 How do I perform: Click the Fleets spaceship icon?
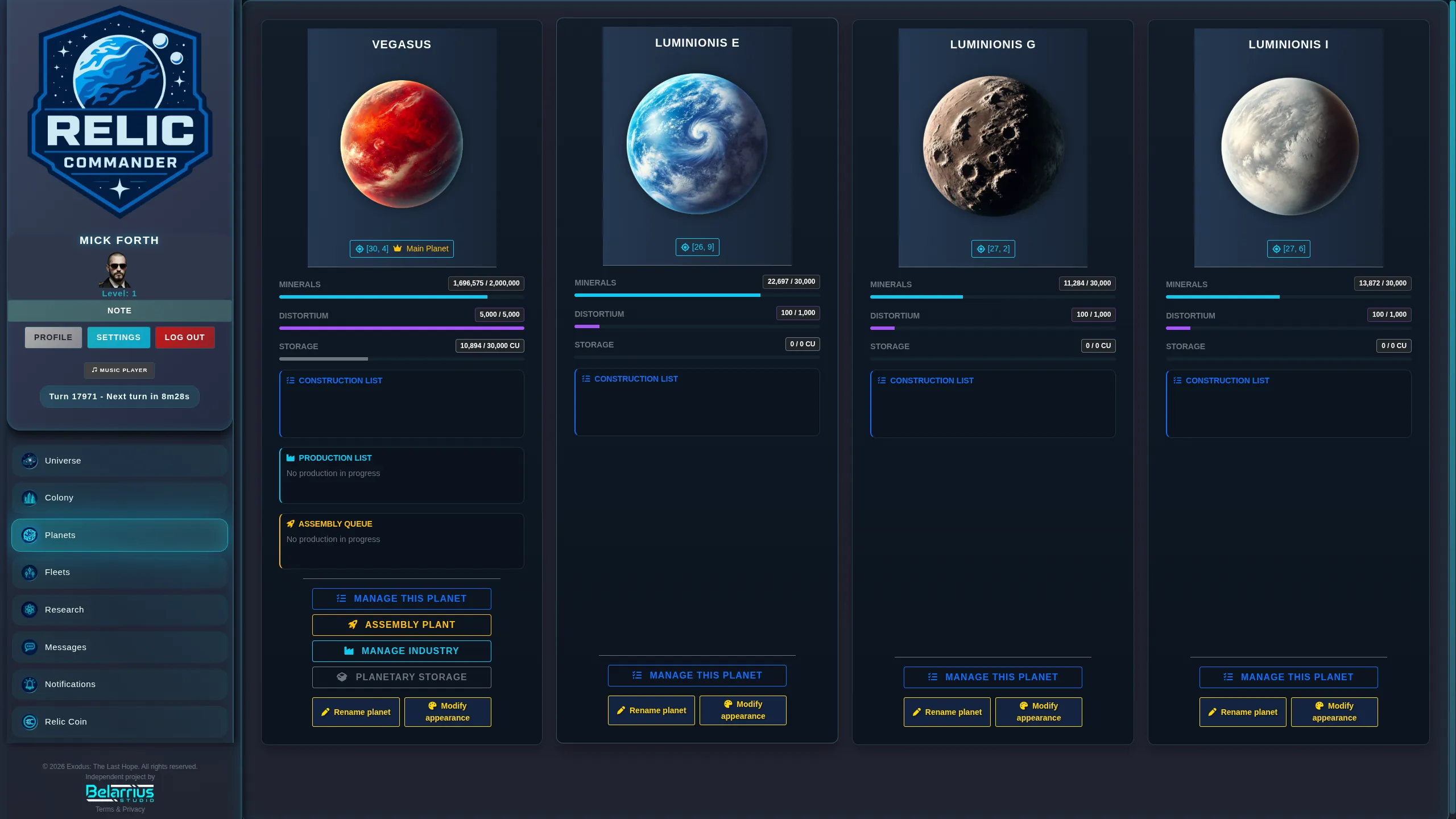click(x=29, y=572)
